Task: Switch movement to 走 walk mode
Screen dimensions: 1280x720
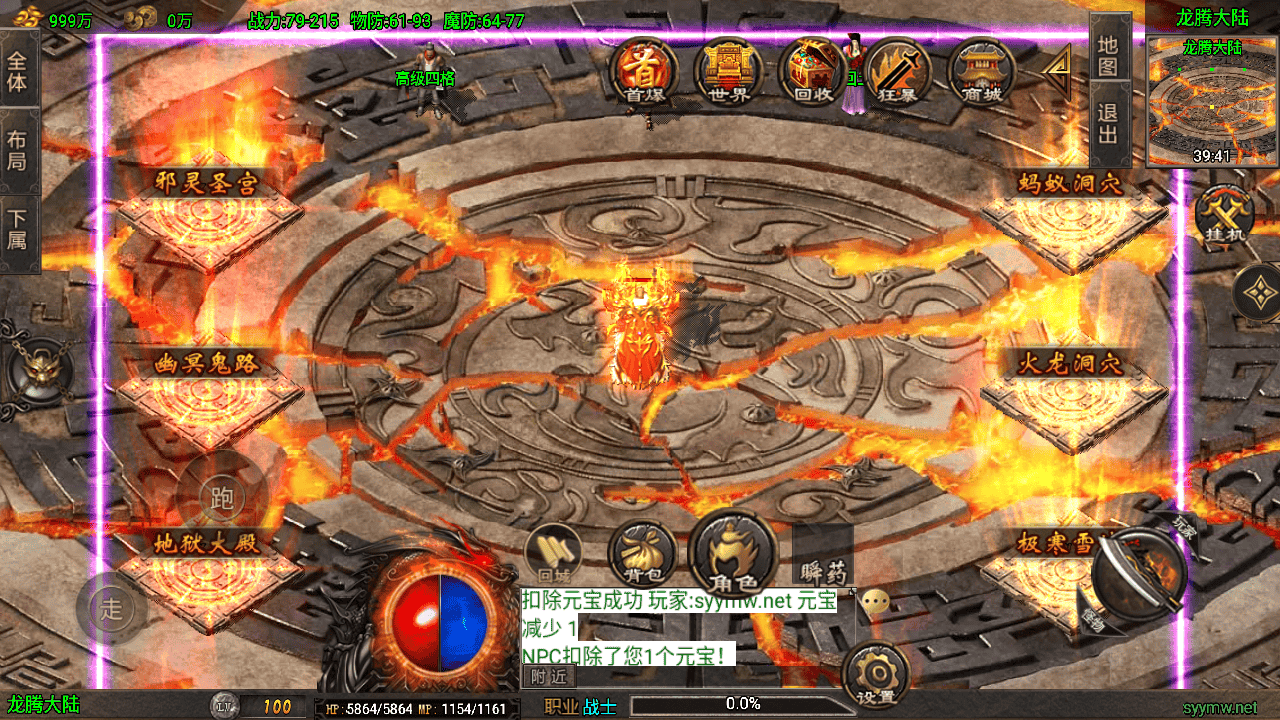Action: tap(113, 606)
